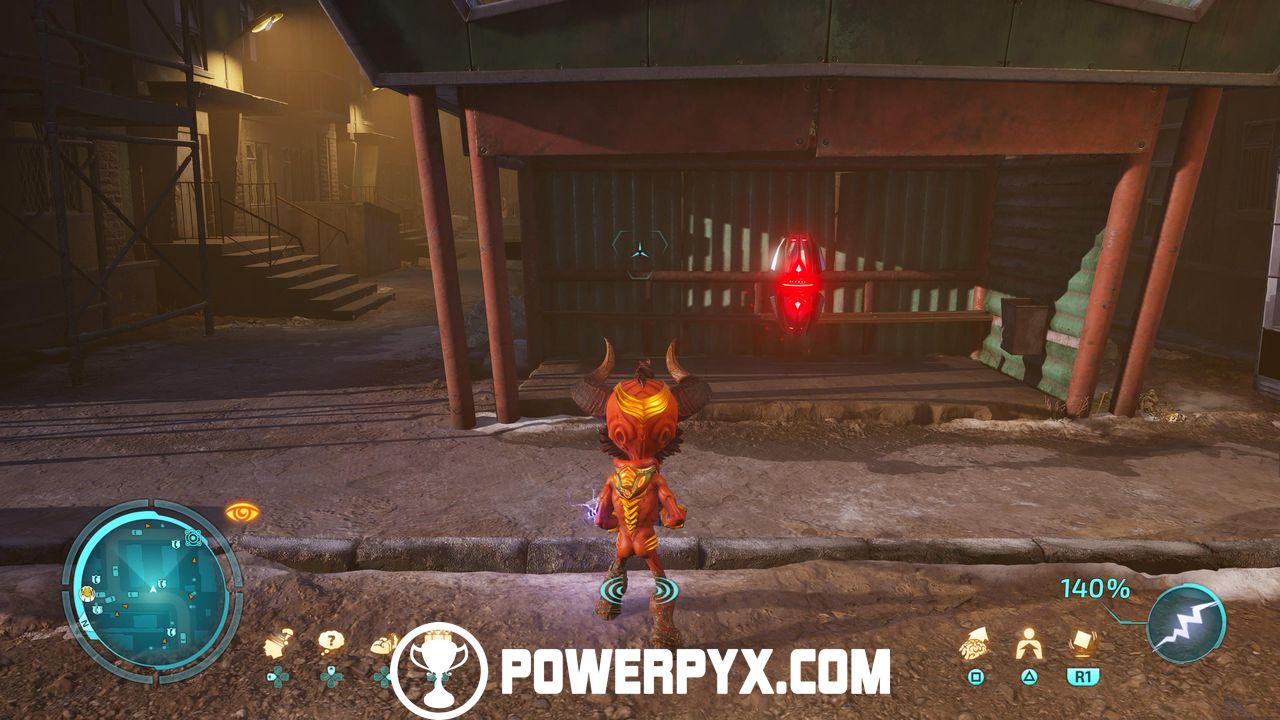The width and height of the screenshot is (1280, 720).
Task: Use the psychokinesis floating cube ability
Action: (x=1081, y=642)
